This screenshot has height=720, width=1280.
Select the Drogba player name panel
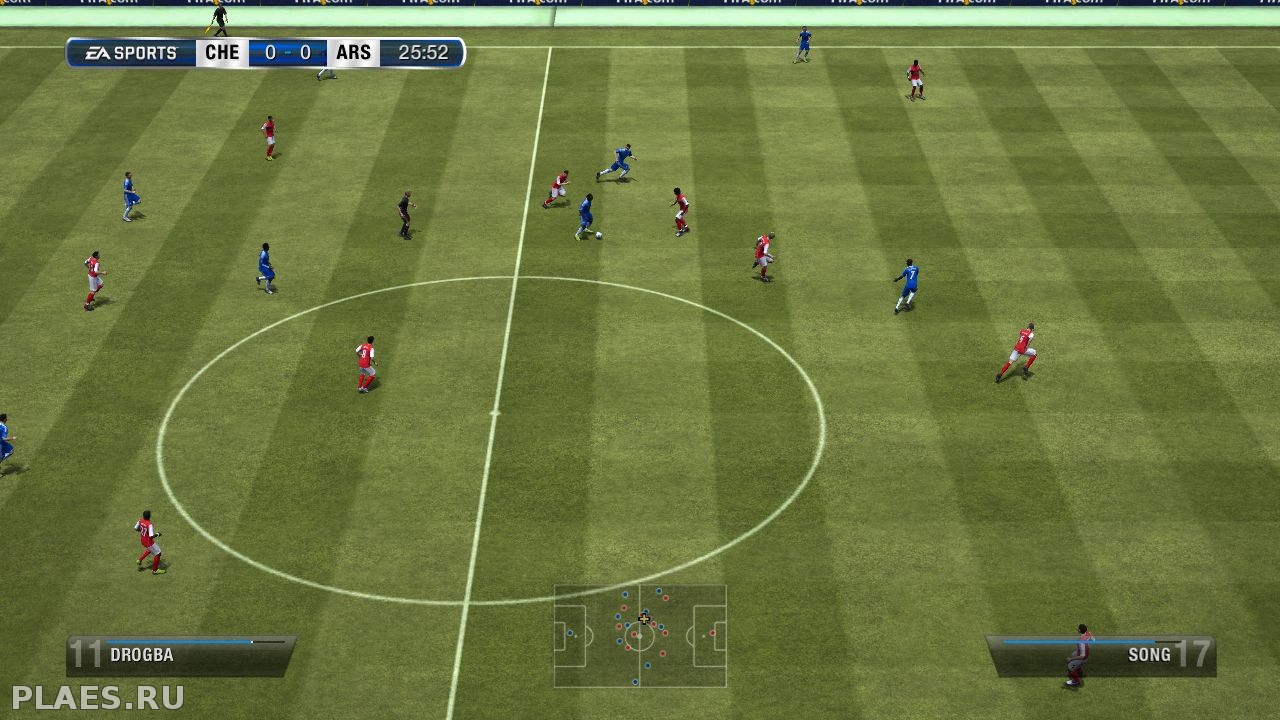click(181, 655)
